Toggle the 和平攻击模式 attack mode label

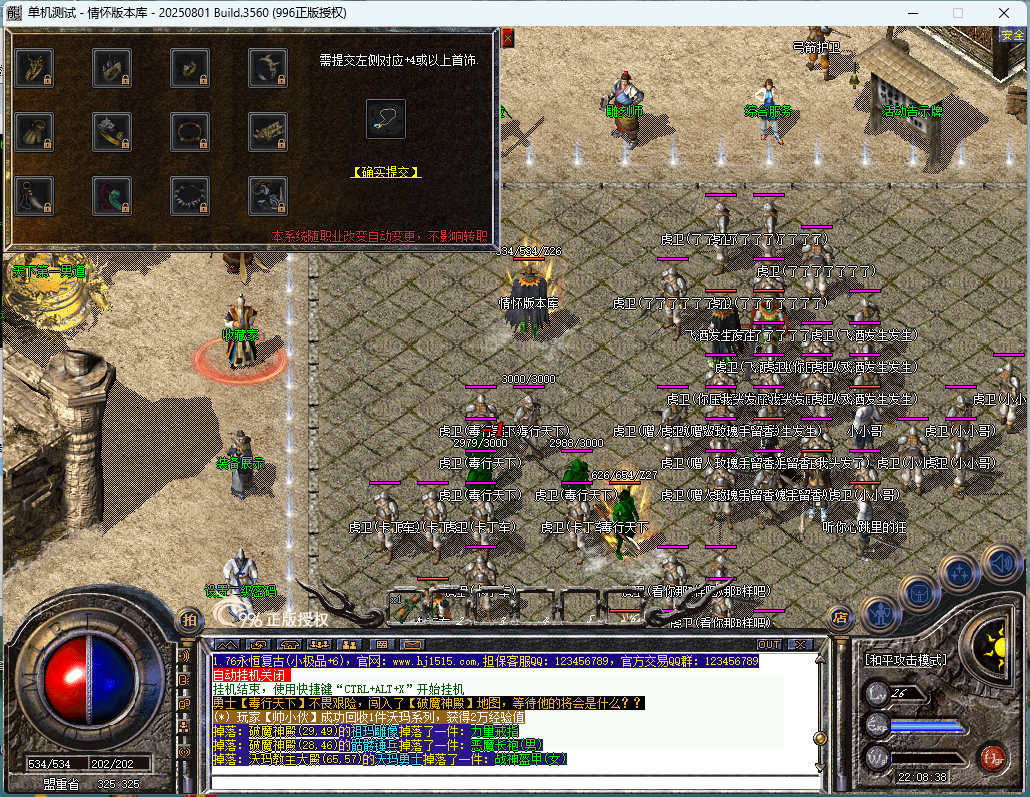click(906, 661)
